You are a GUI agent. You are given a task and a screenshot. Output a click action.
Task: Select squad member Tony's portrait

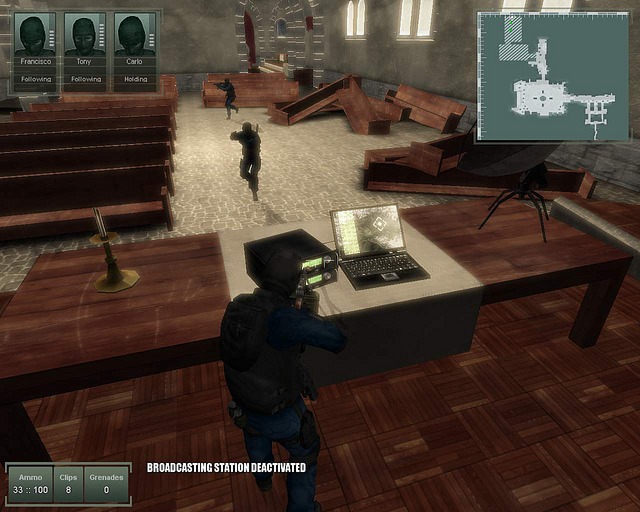point(85,37)
